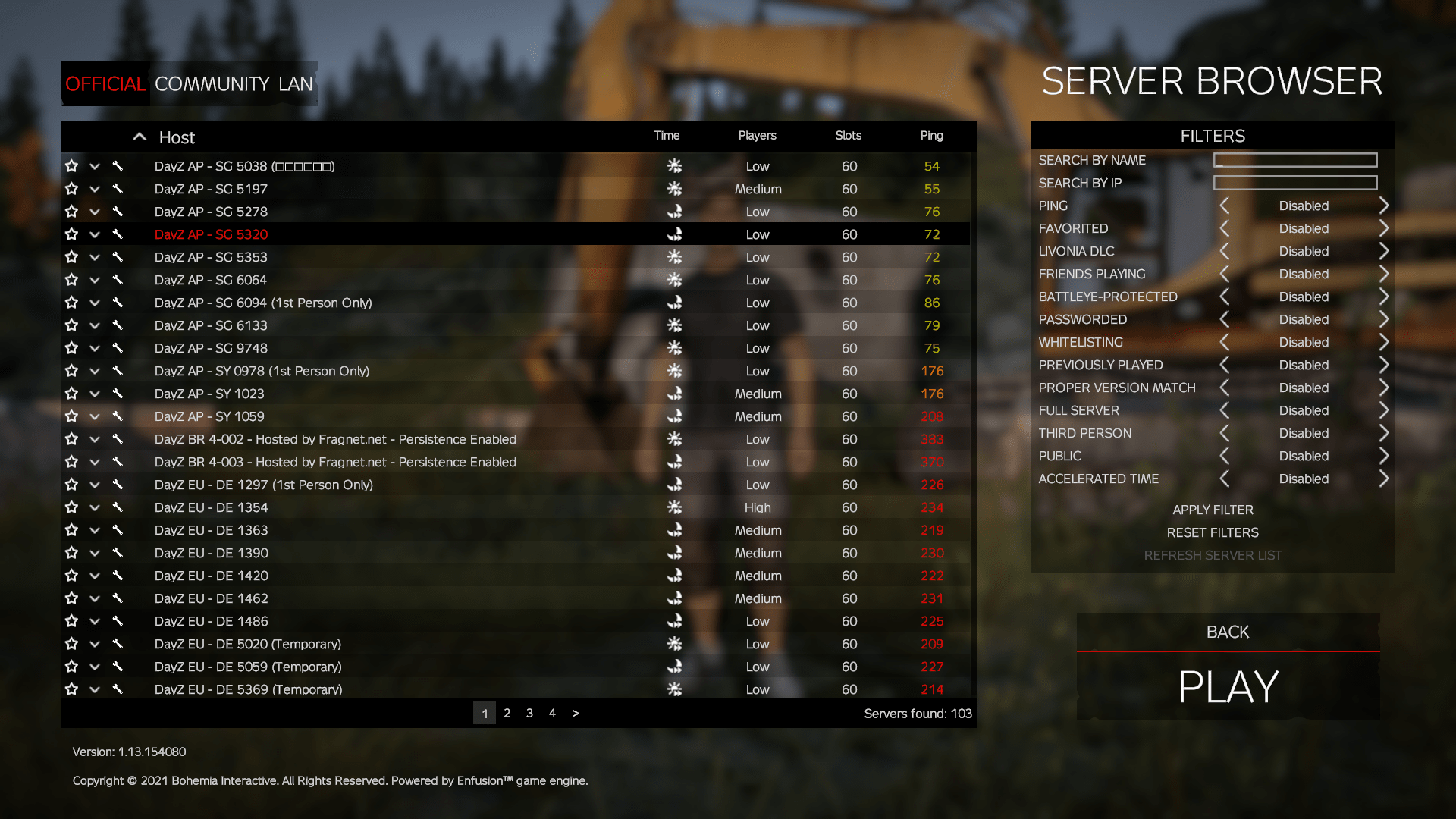
Task: Cycle the THIRD PERSON filter to enabled
Action: (x=1384, y=433)
